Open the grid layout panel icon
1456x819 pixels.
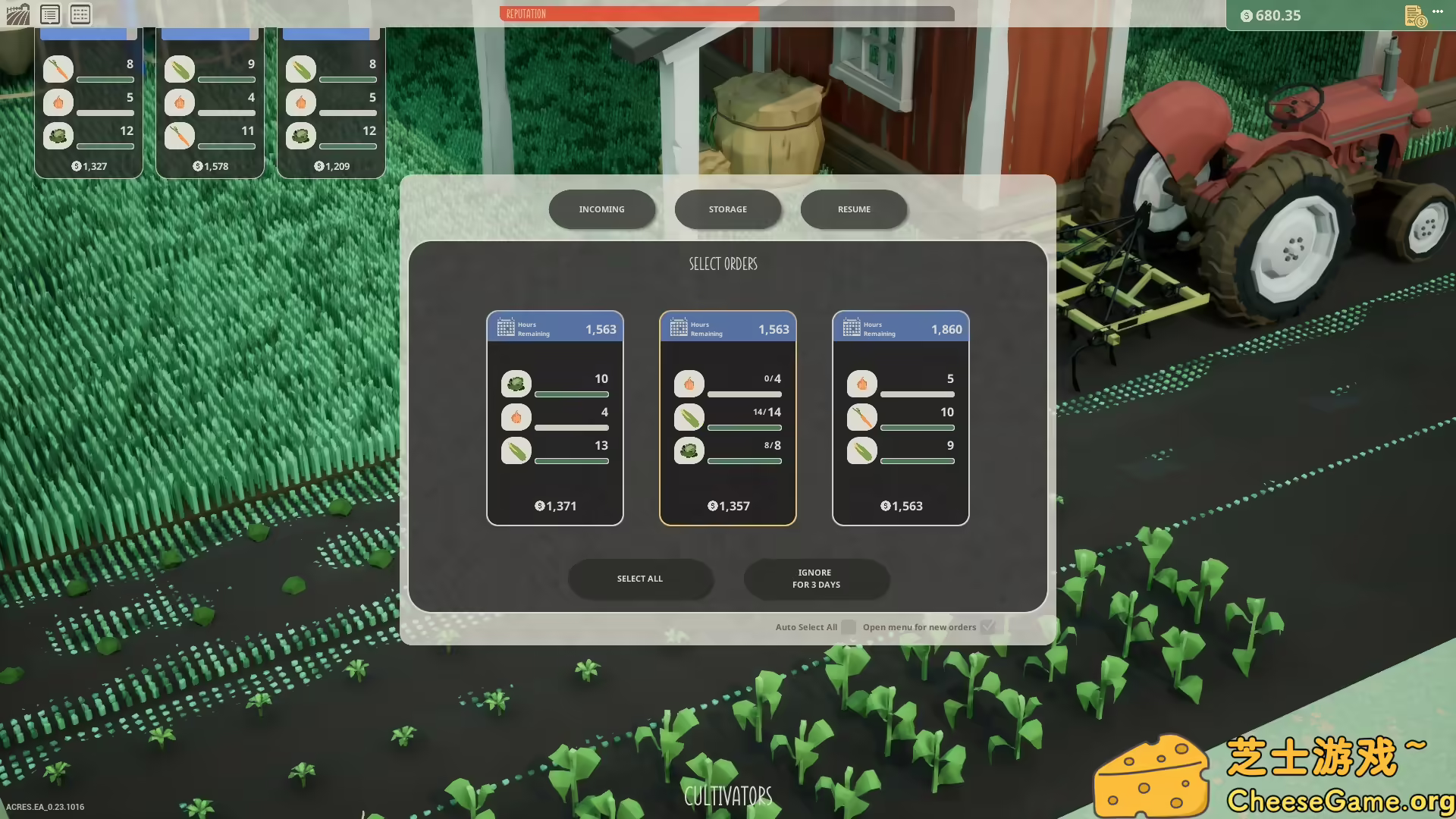point(79,14)
